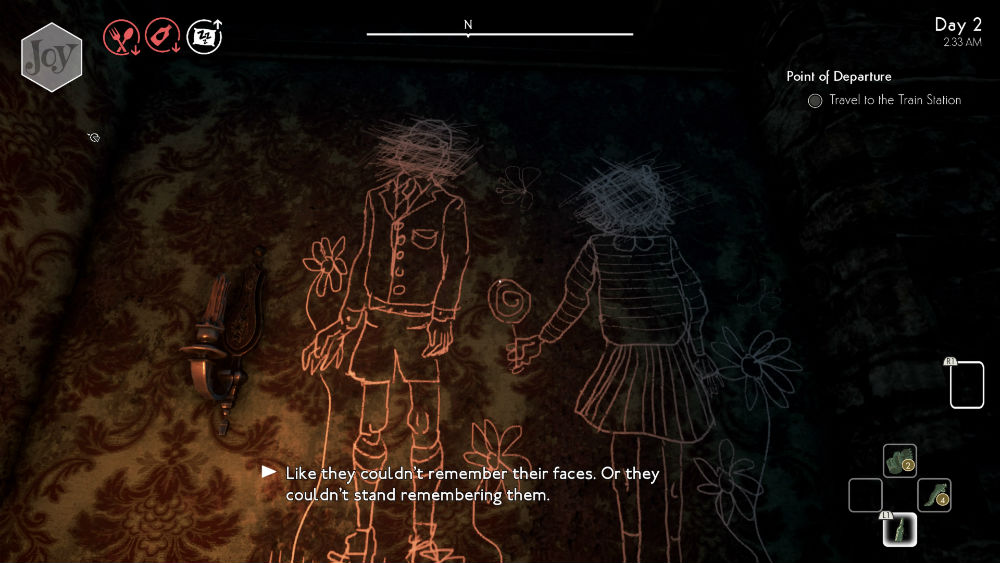Viewport: 1000px width, 563px height.
Task: Select the hunger fork and spoon status icon
Action: tap(120, 38)
